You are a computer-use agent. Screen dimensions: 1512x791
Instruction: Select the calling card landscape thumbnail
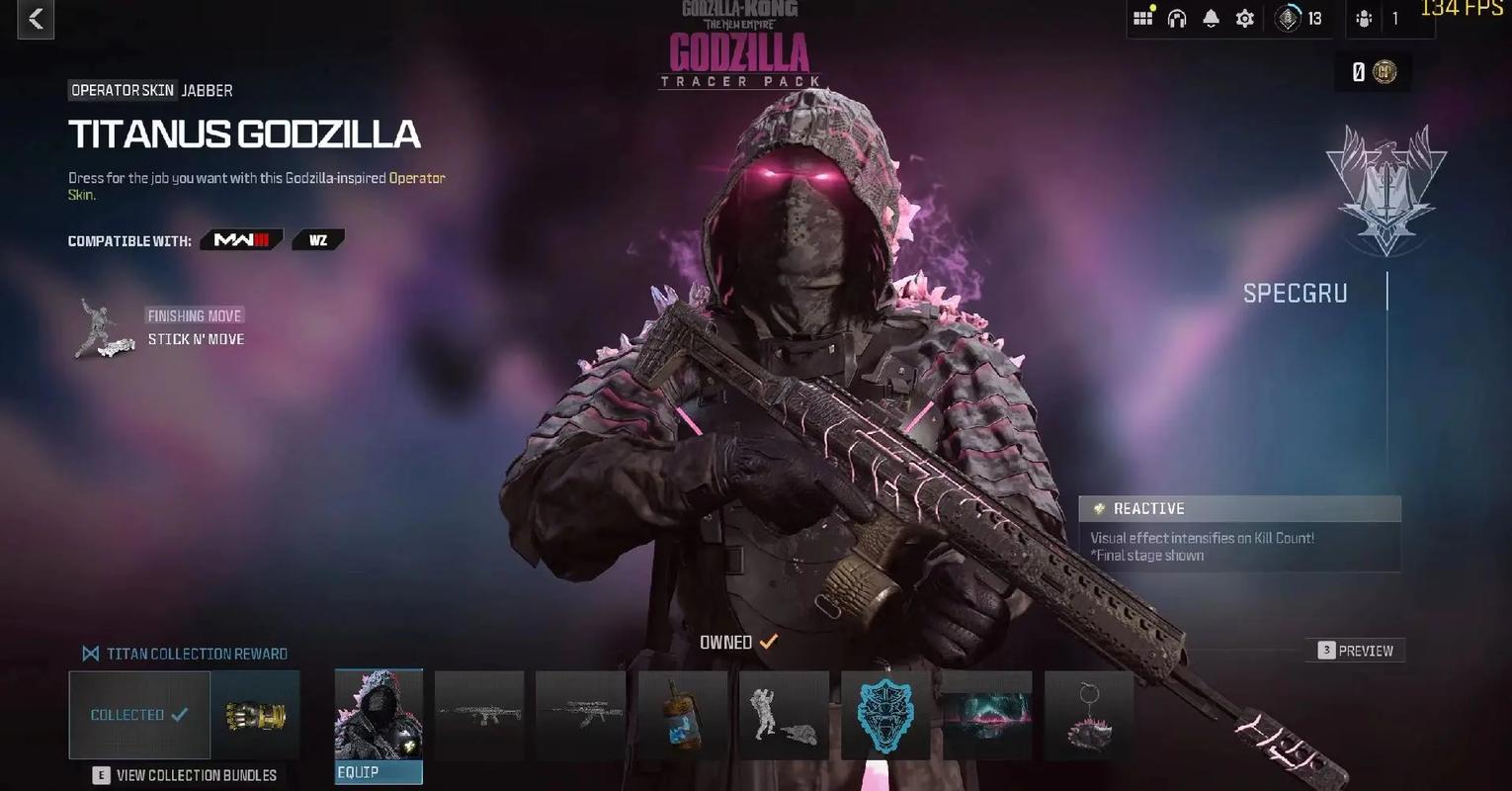click(x=987, y=715)
